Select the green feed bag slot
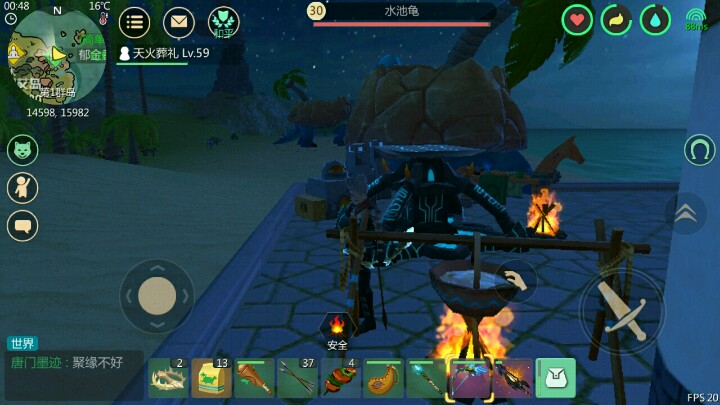This screenshot has width=720, height=405. click(x=211, y=379)
